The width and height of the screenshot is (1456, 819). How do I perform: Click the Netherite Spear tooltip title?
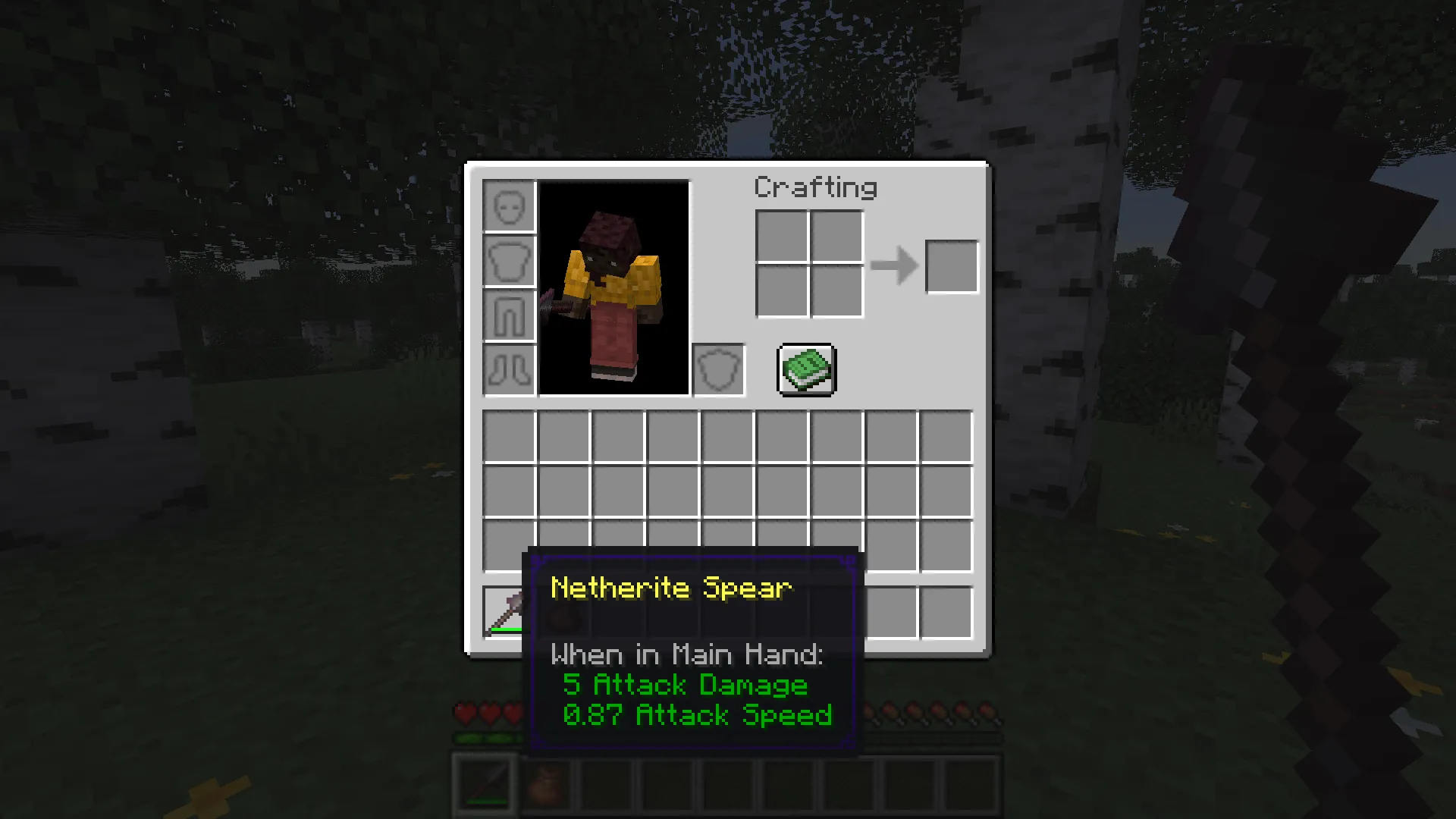[x=670, y=588]
